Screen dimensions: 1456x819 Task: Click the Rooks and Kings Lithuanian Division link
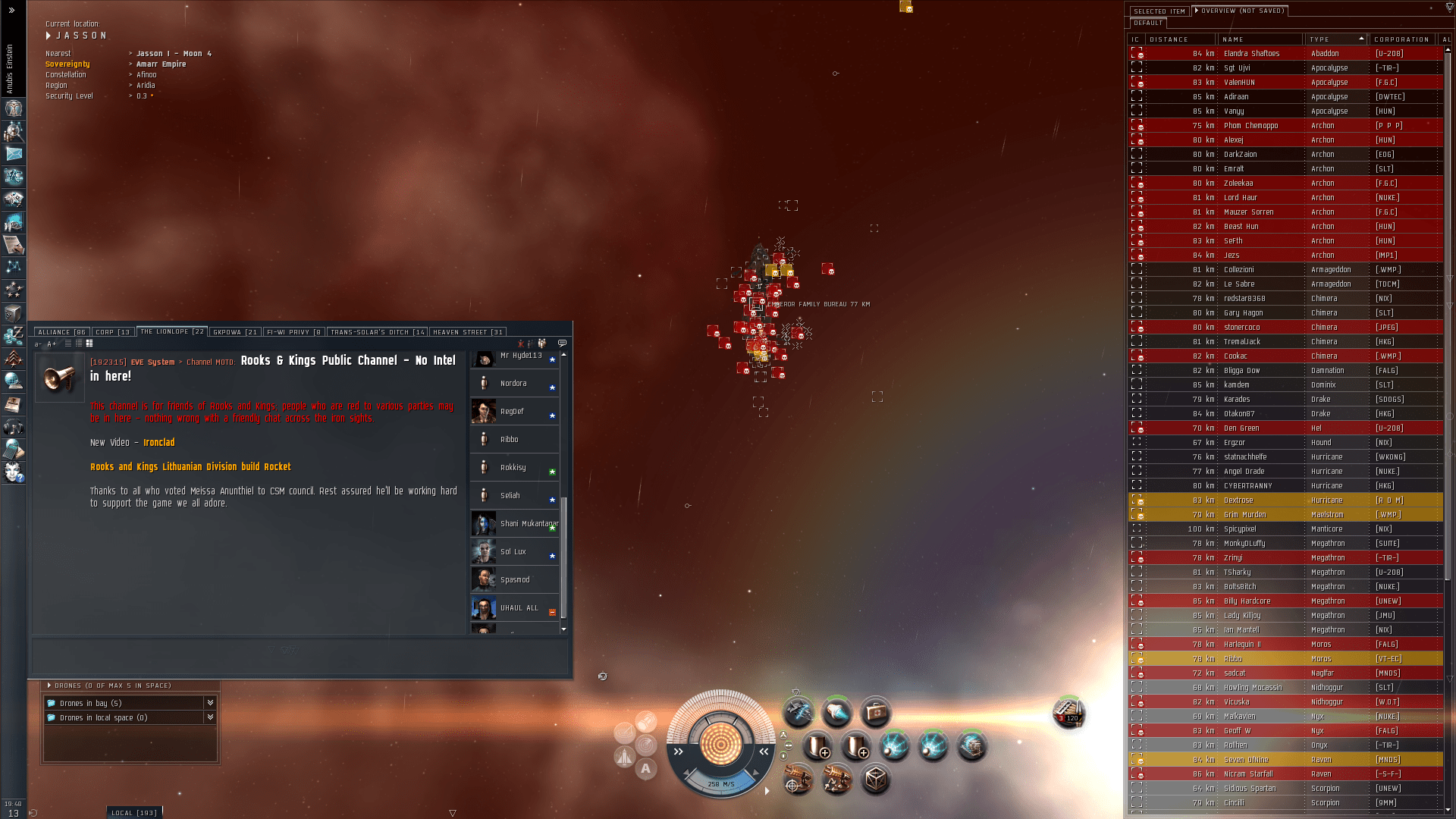coord(190,466)
